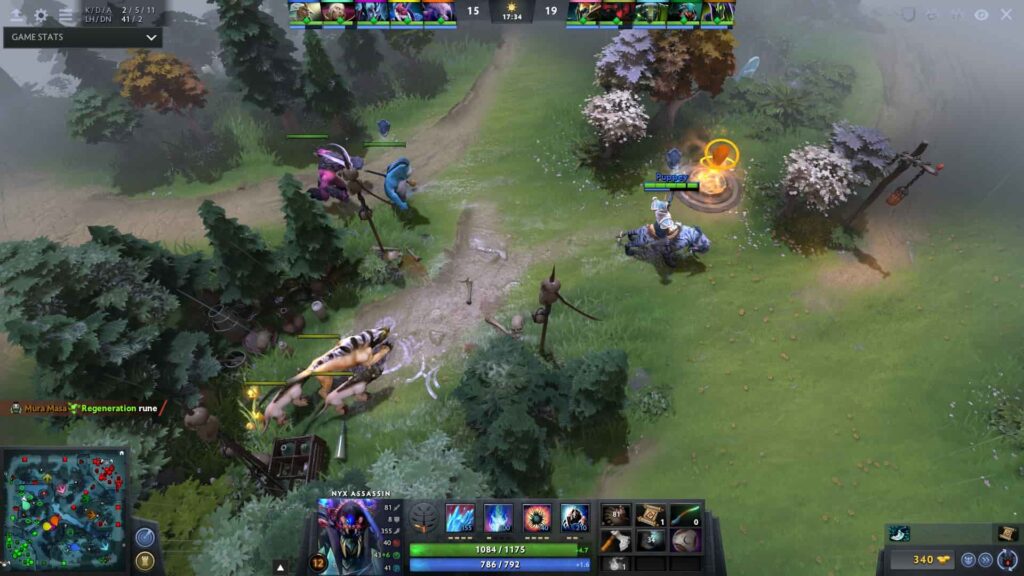Open settings via the gear icon
Screen dimensions: 1024x576
(x=41, y=15)
